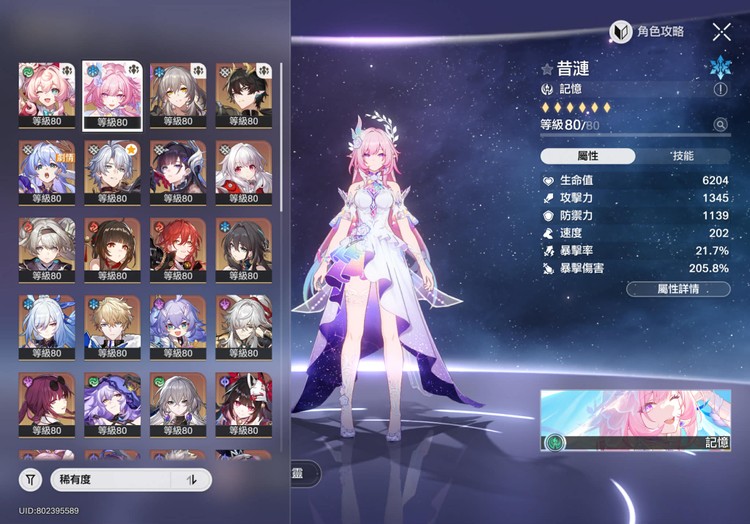Close the character screen with the X
This screenshot has height=524, width=750.
click(x=721, y=32)
